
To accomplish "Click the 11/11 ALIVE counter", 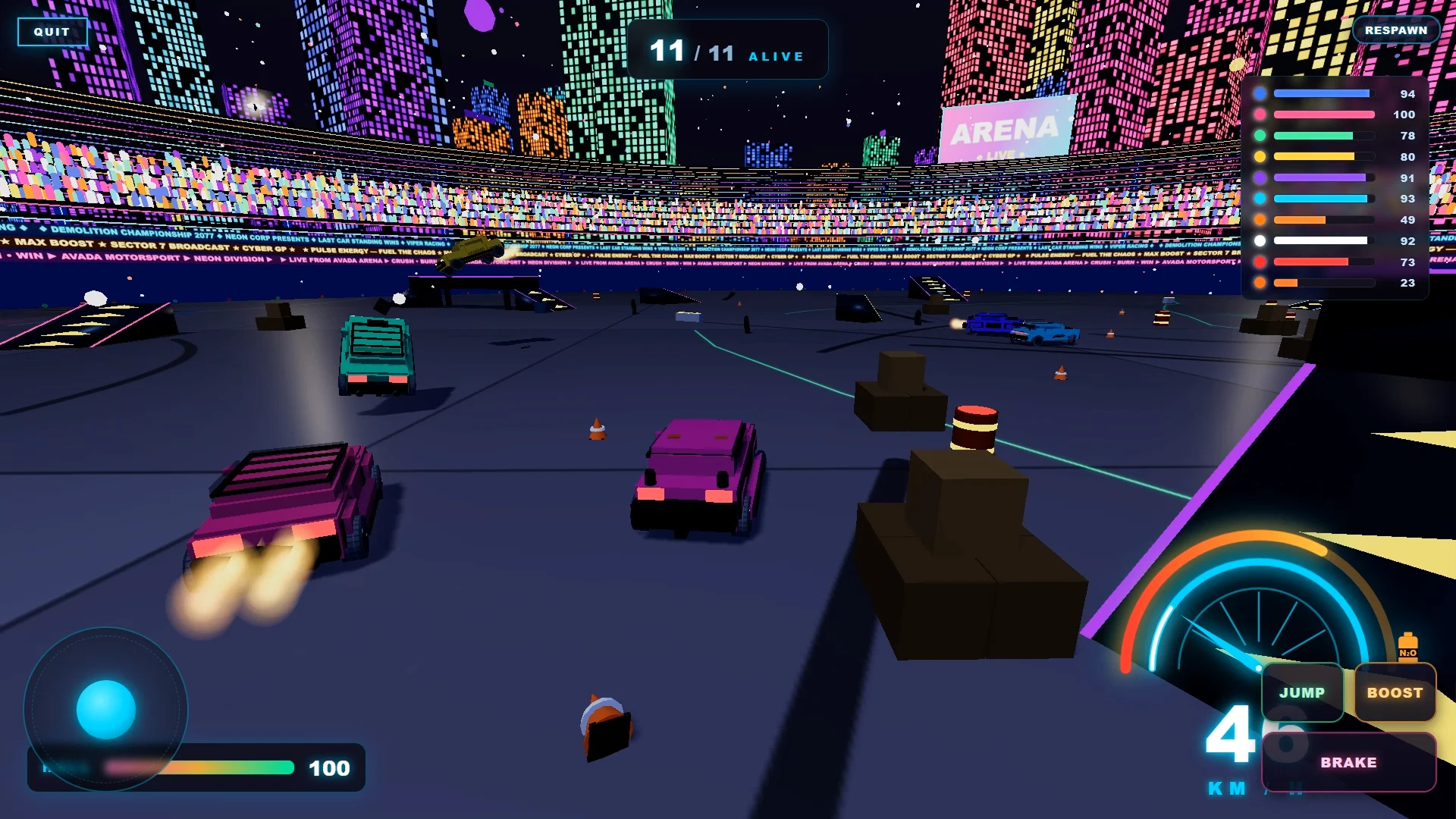I will coord(726,50).
